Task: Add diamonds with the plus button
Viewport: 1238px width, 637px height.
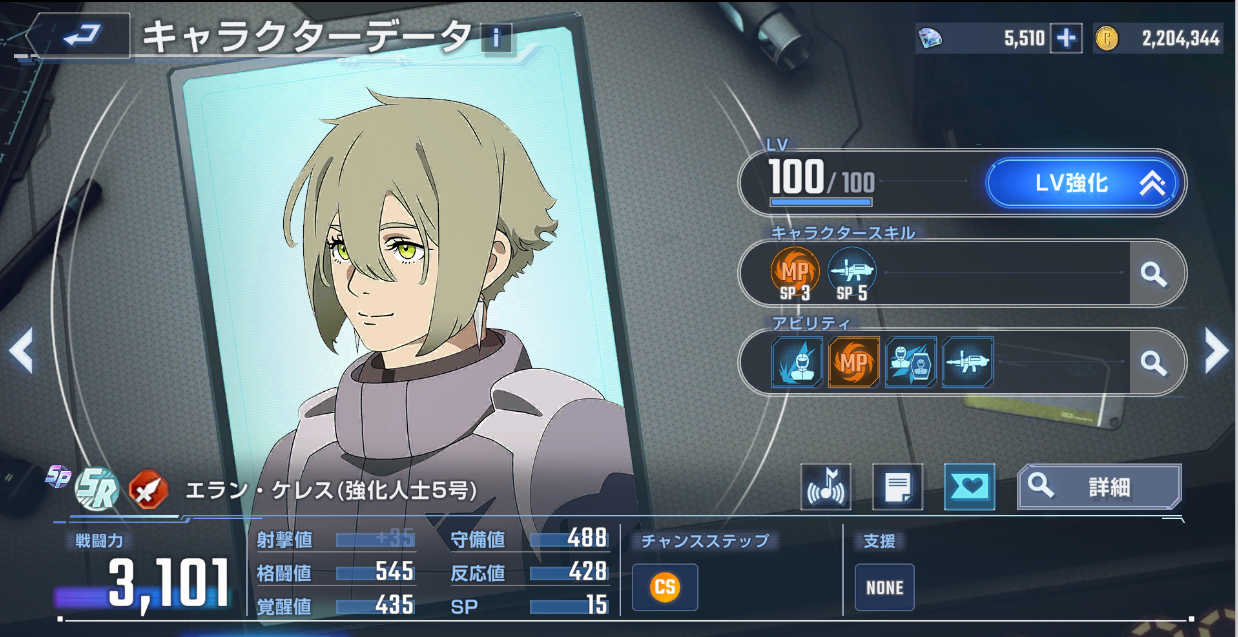Action: click(1066, 39)
